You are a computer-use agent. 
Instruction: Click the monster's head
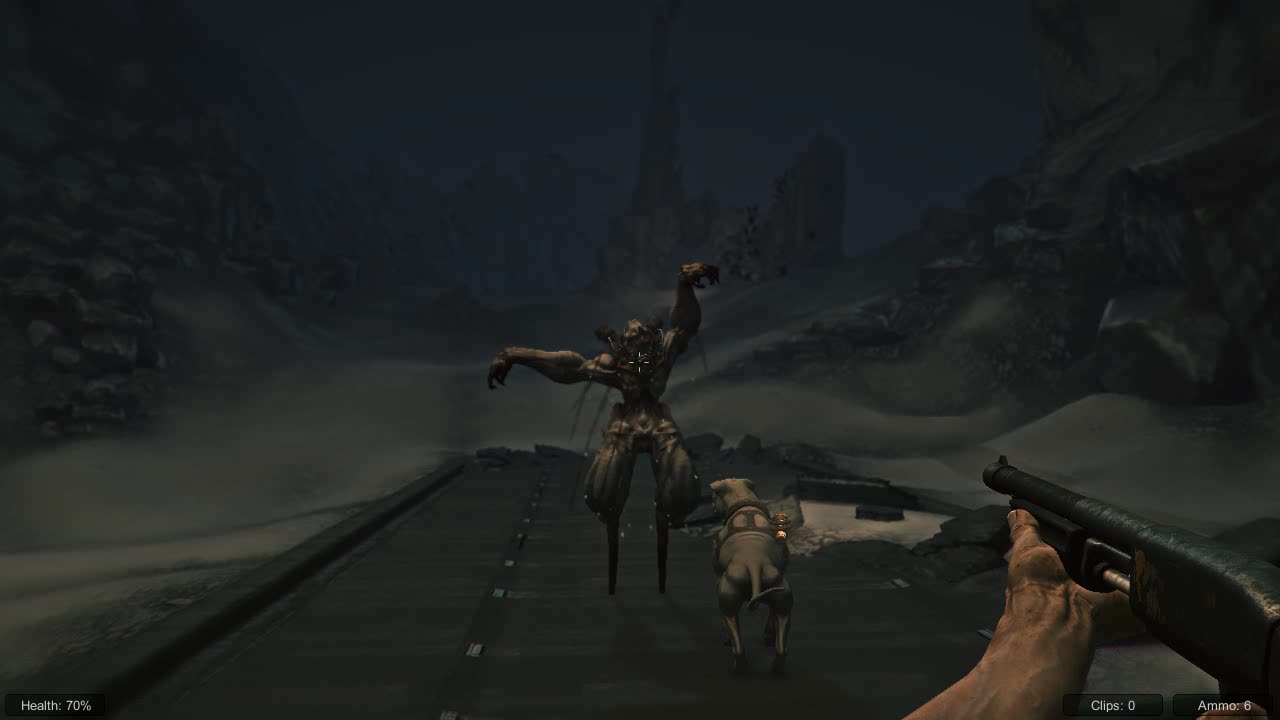click(635, 330)
